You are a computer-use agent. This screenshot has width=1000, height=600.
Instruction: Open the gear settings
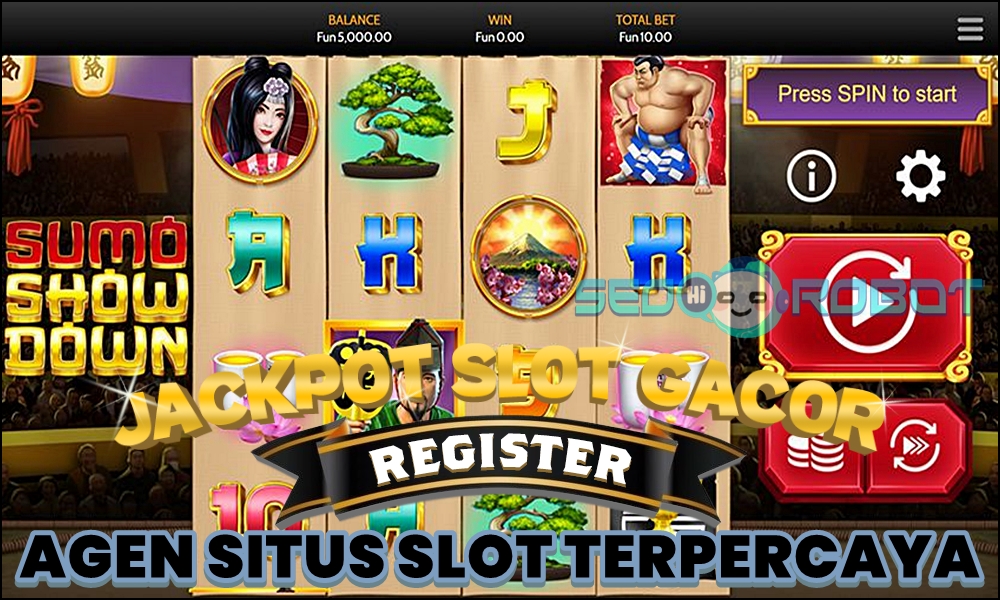(x=920, y=177)
